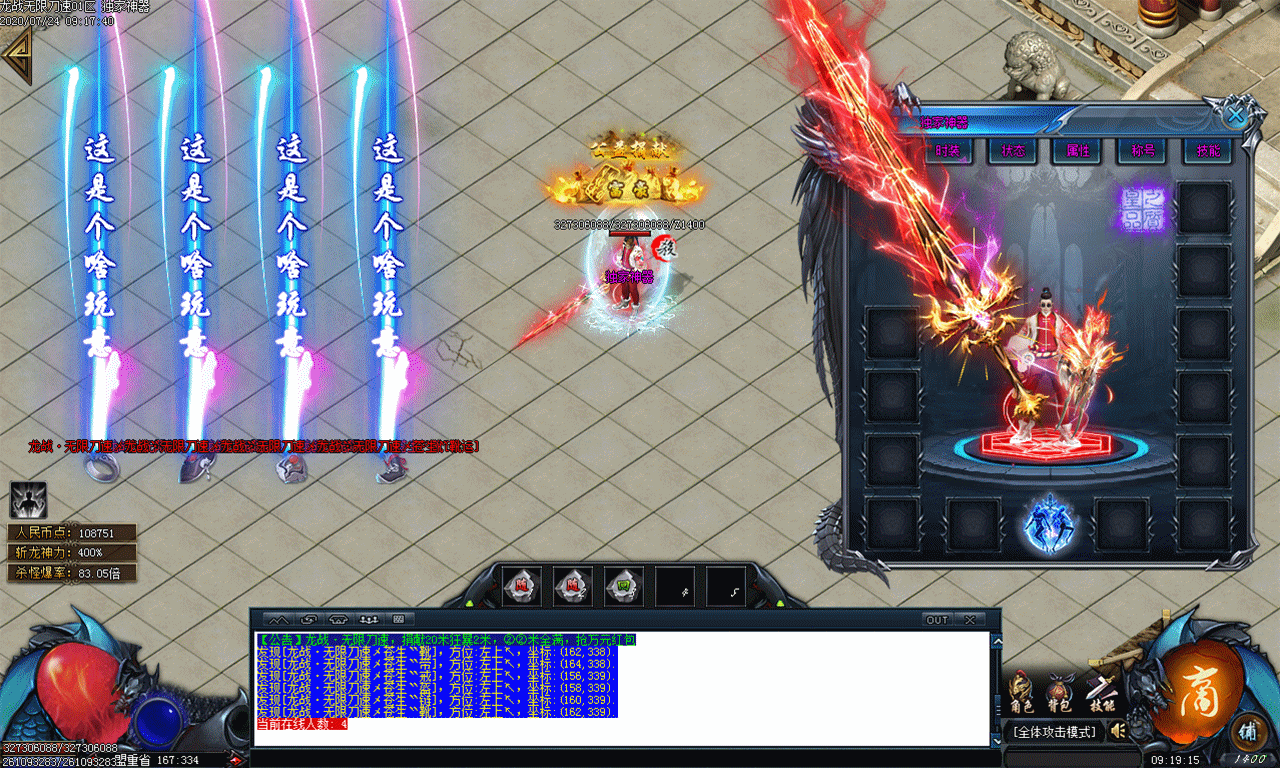Open the 背包 bag icon

[x=1060, y=692]
